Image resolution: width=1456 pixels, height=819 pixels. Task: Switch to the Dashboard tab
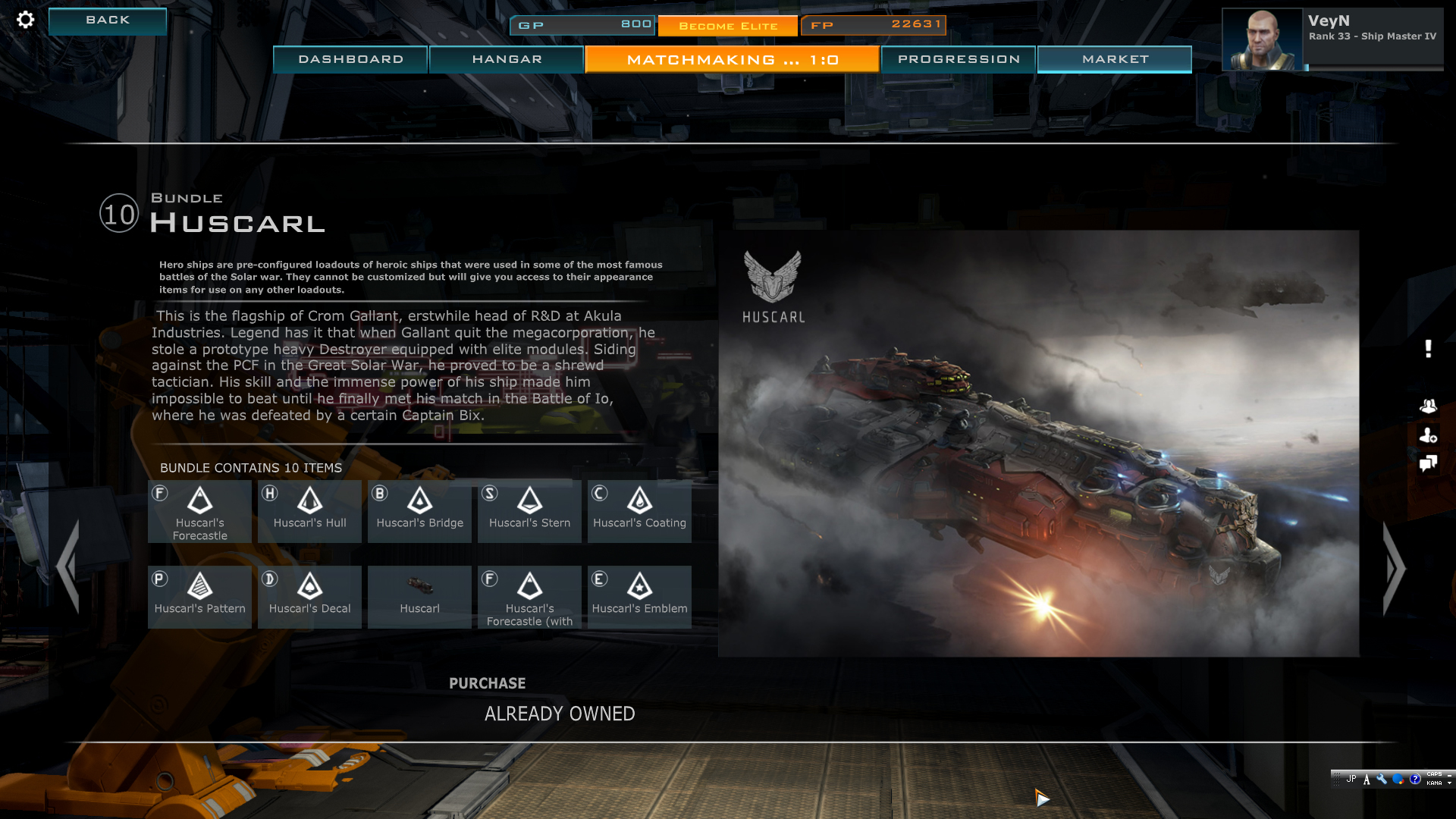pos(350,59)
